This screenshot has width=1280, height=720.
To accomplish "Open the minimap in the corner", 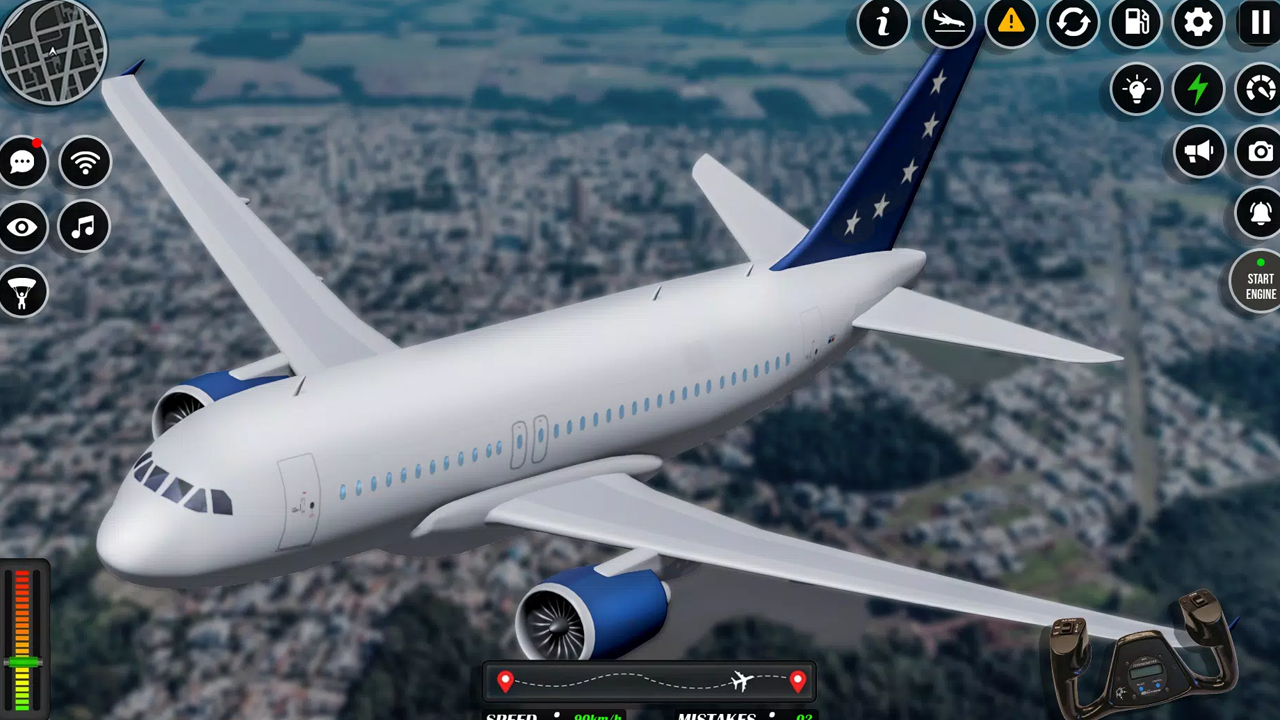I will (55, 50).
